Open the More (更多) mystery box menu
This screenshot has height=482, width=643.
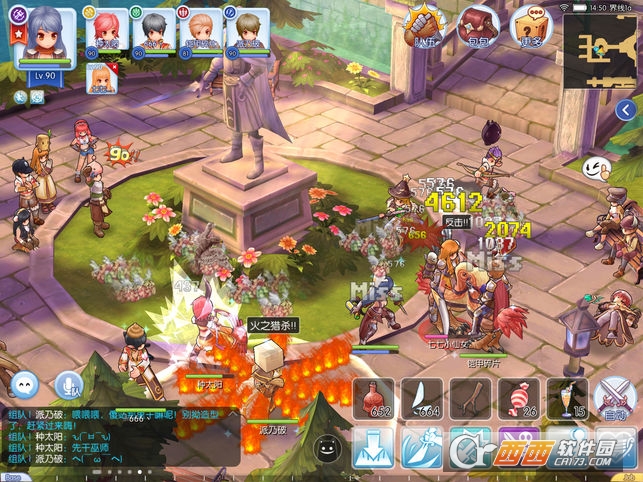point(530,24)
